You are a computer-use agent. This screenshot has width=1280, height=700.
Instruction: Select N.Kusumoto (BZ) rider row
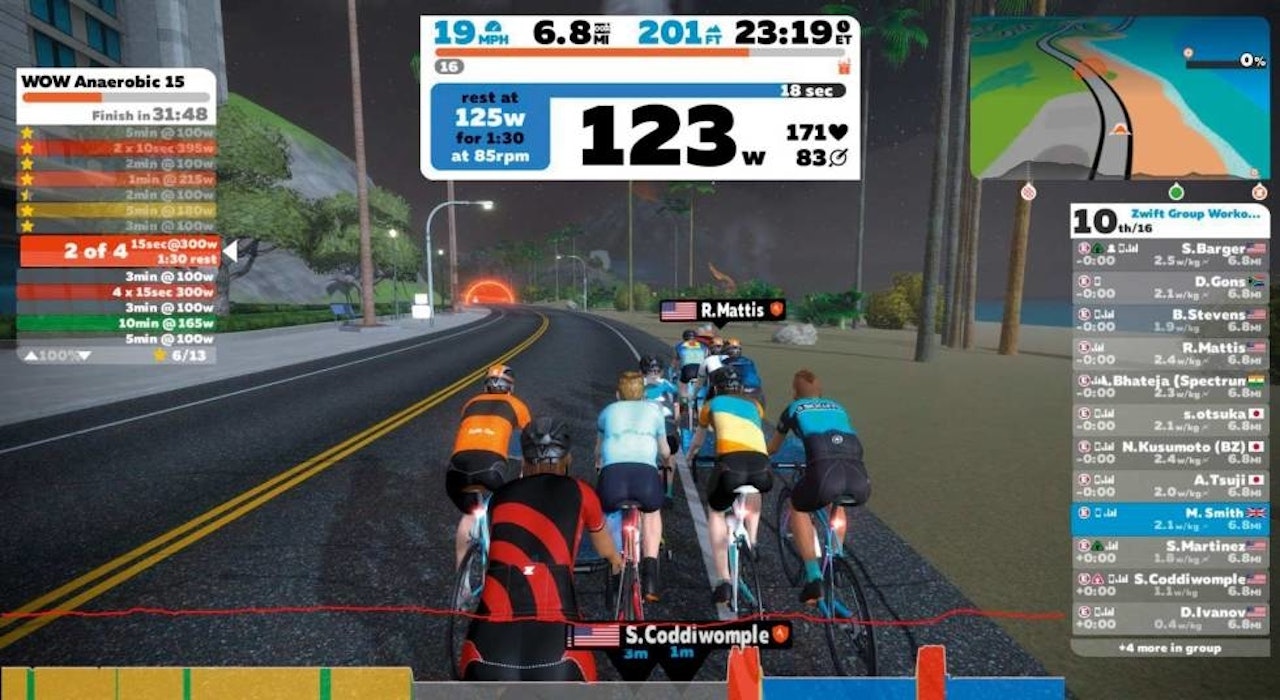(1170, 453)
